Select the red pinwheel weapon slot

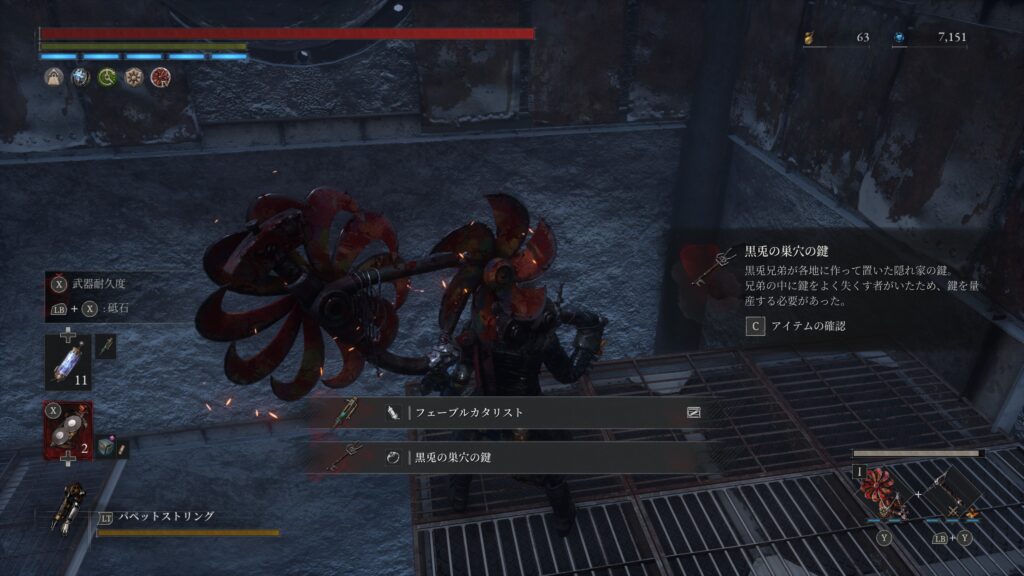(881, 494)
